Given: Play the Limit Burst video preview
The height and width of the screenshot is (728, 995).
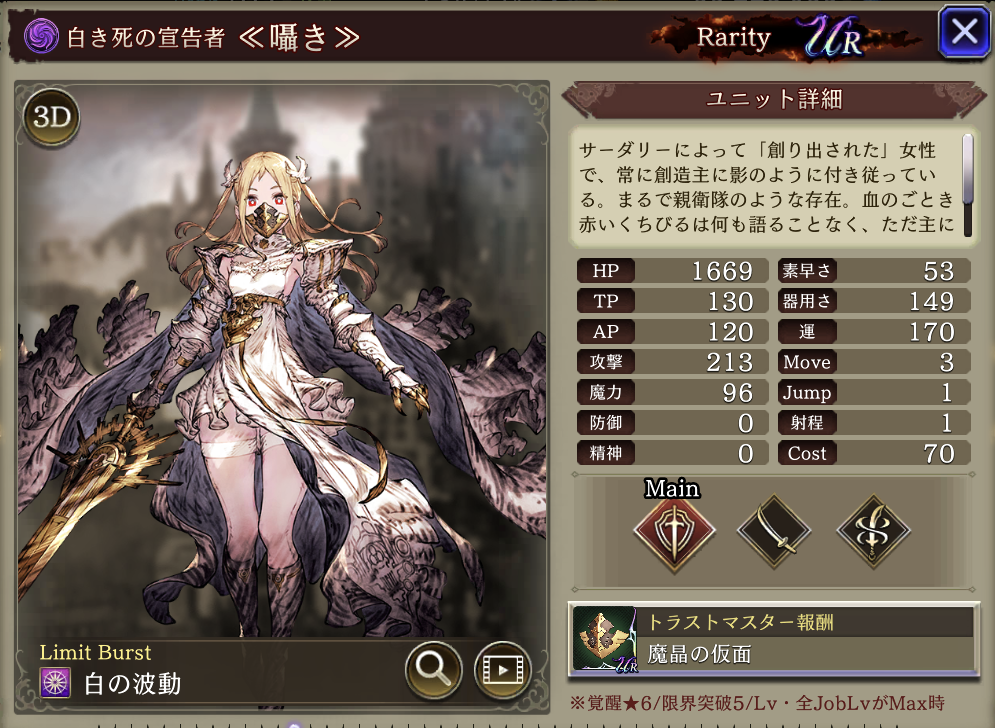Looking at the screenshot, I should [502, 670].
